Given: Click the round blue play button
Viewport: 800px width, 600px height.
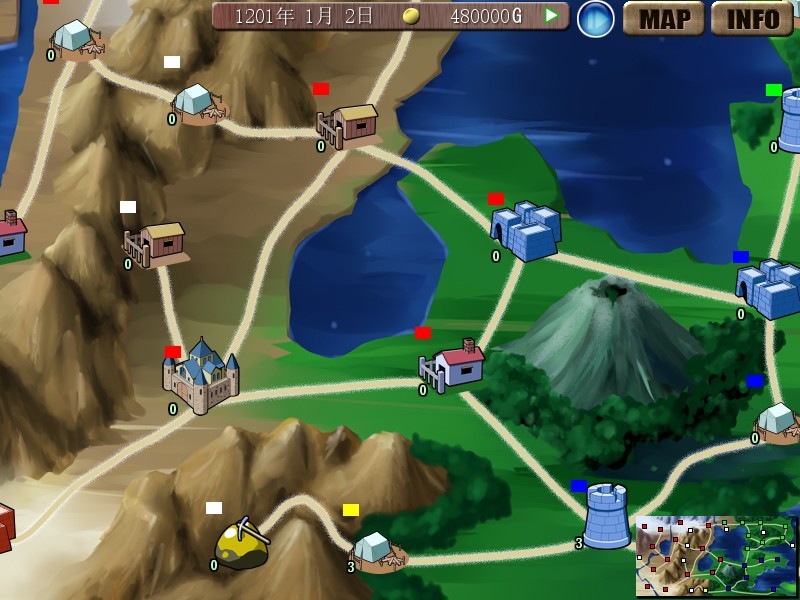Looking at the screenshot, I should (x=596, y=18).
